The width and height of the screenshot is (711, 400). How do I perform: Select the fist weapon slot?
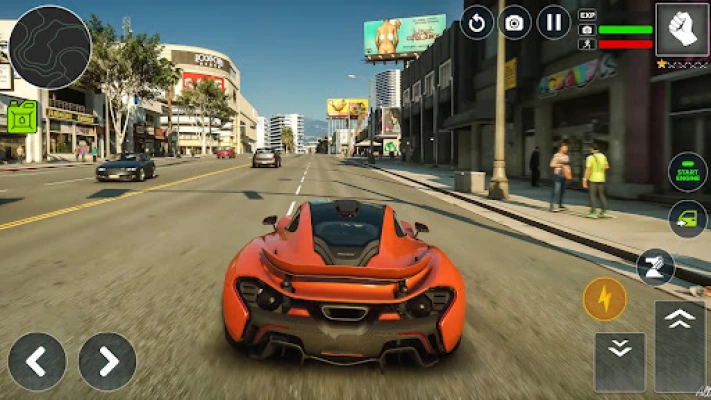click(682, 28)
